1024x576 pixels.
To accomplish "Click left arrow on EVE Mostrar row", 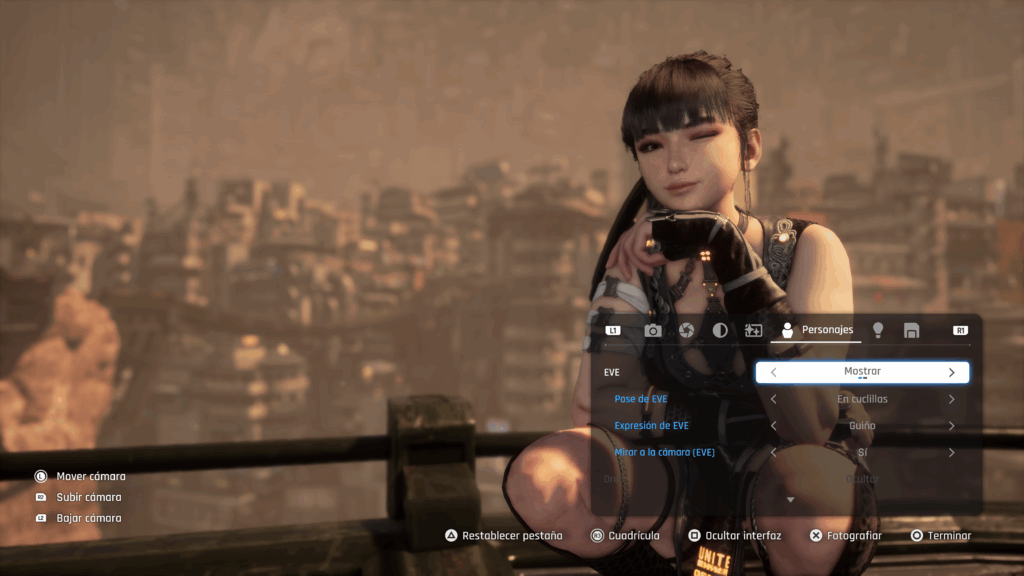I will pos(773,372).
